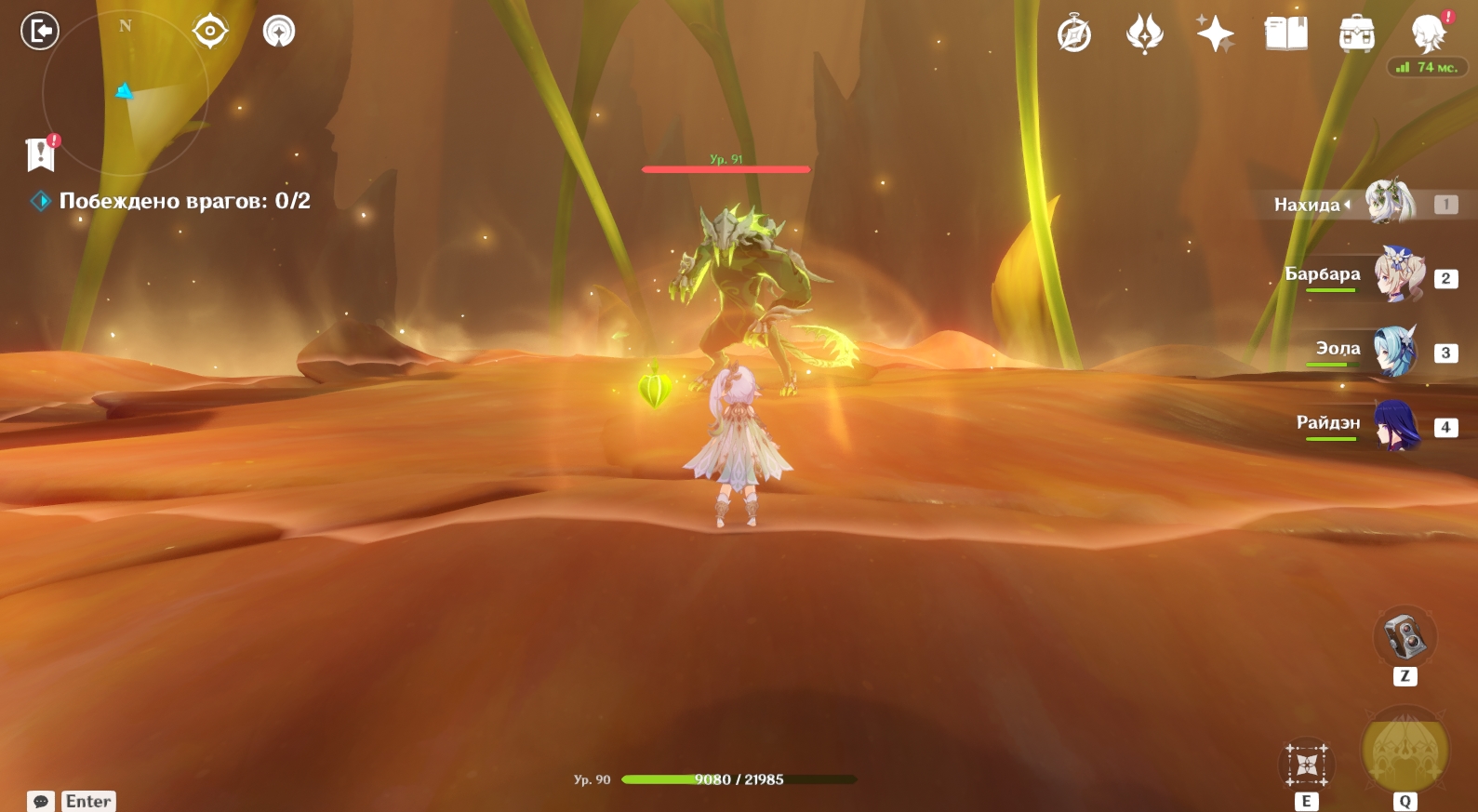The width and height of the screenshot is (1478, 812).
Task: Open the chat speech bubble
Action: 41,801
